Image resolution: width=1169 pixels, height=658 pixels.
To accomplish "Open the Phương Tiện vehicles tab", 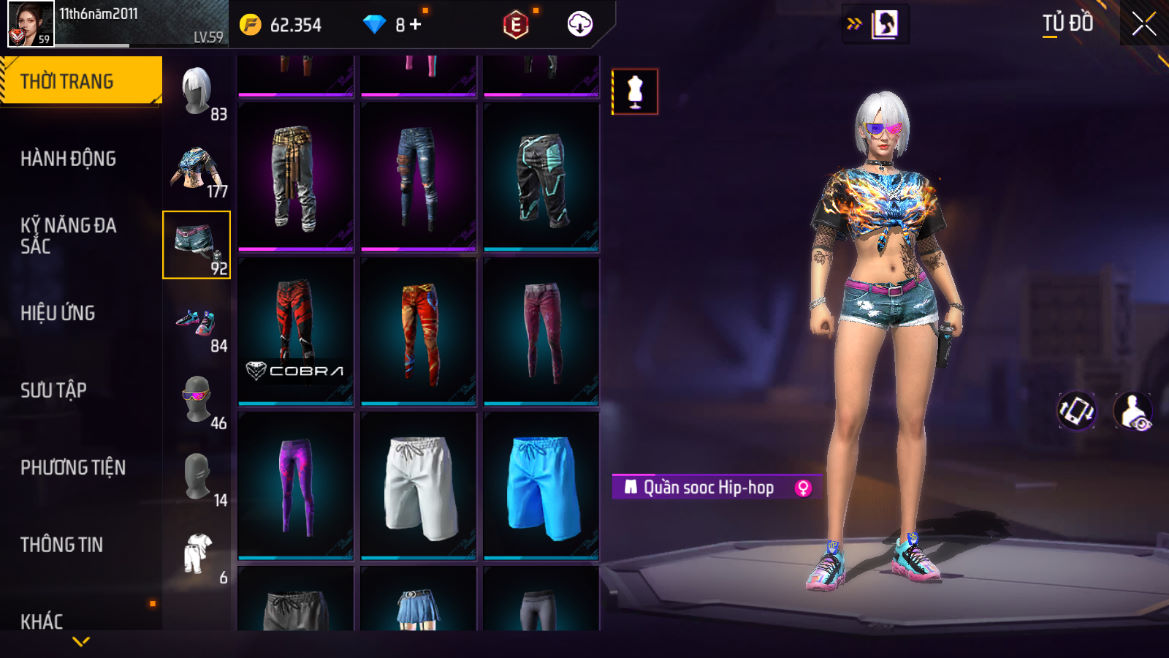I will (73, 467).
